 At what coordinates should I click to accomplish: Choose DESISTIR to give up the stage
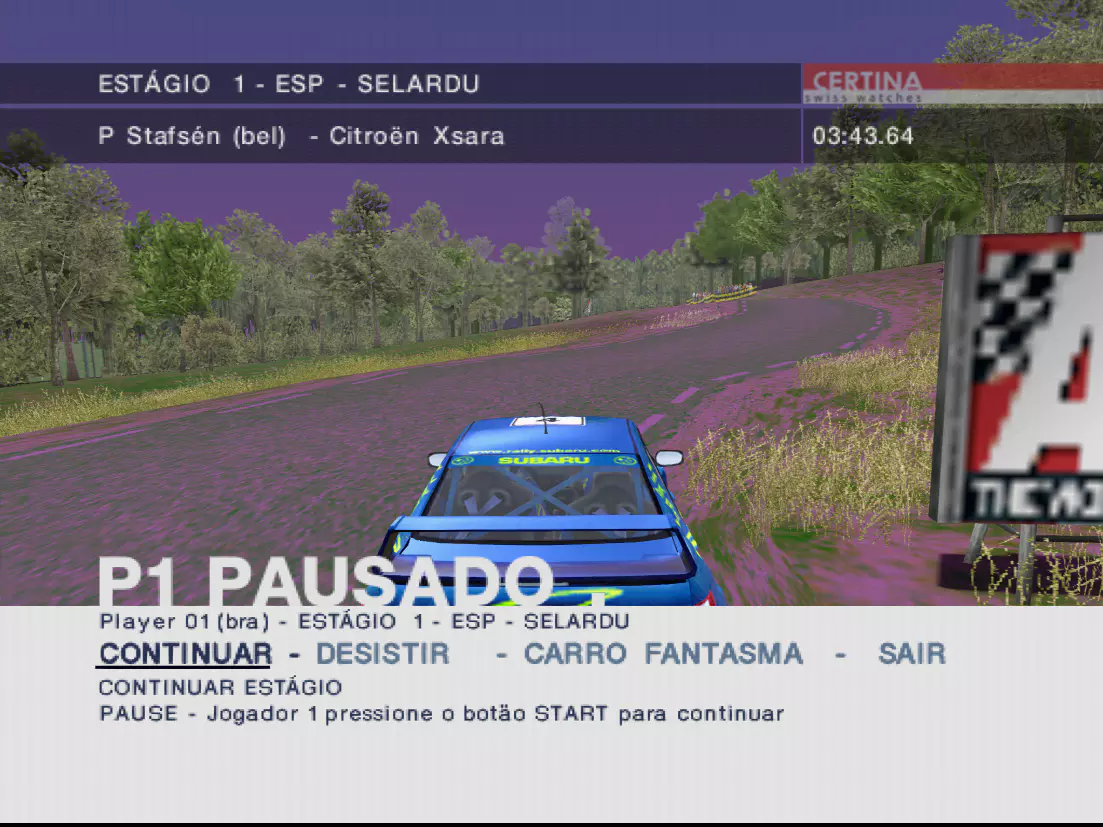pyautogui.click(x=382, y=654)
